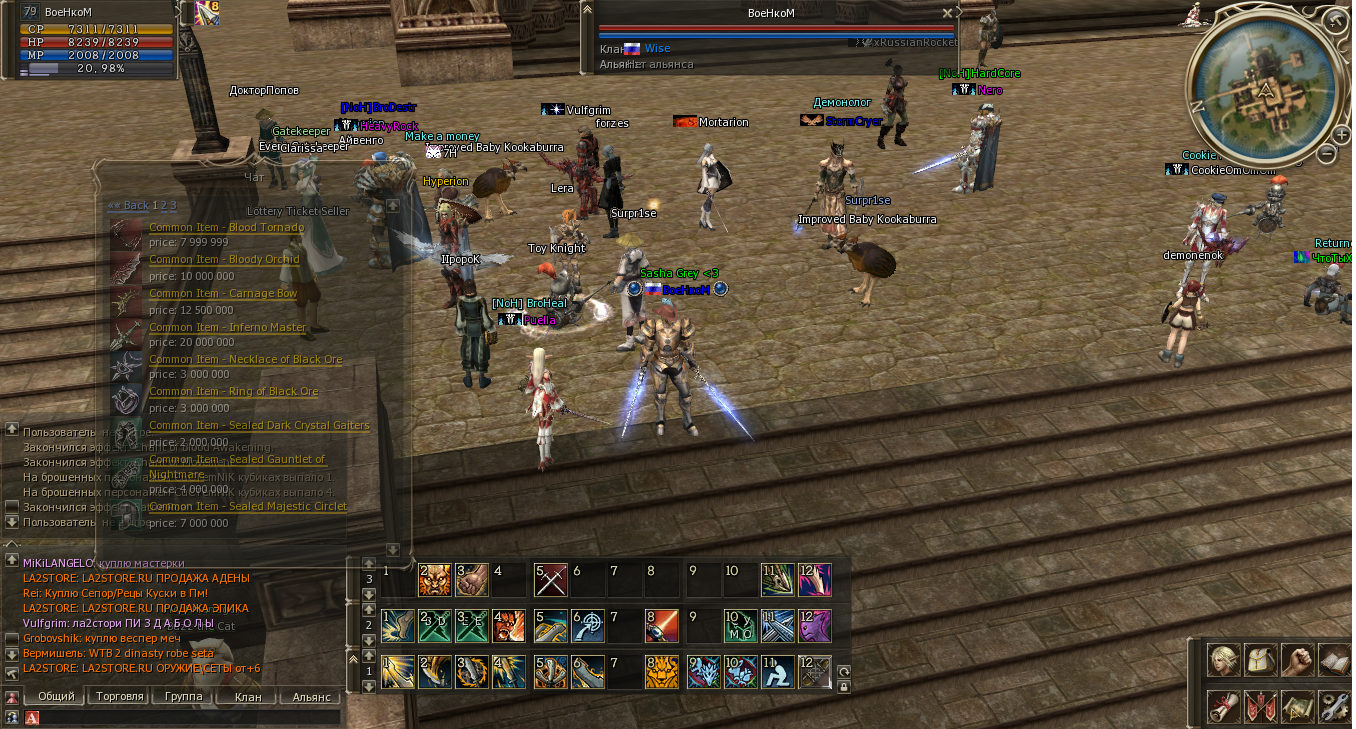Close the ВоеНкоМ target window
This screenshot has height=729, width=1356.
click(x=947, y=13)
